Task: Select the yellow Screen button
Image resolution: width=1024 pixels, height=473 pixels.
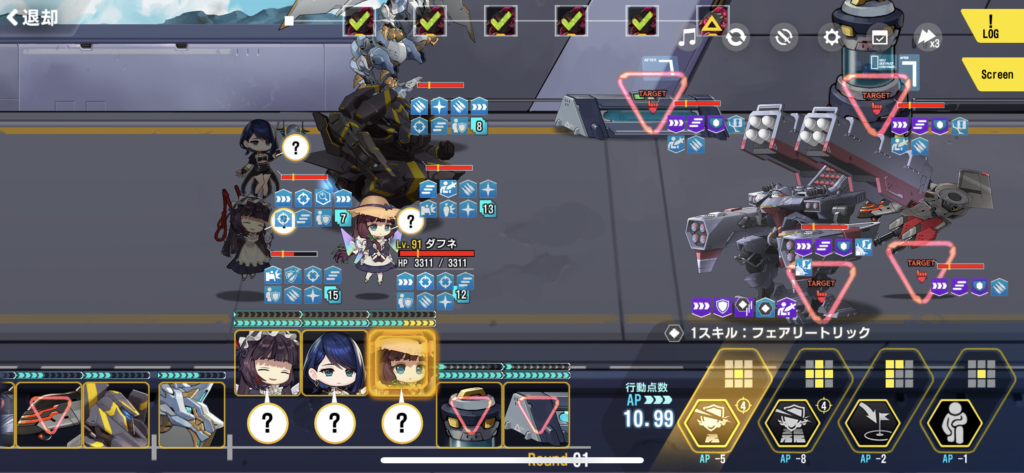Action: coord(993,74)
